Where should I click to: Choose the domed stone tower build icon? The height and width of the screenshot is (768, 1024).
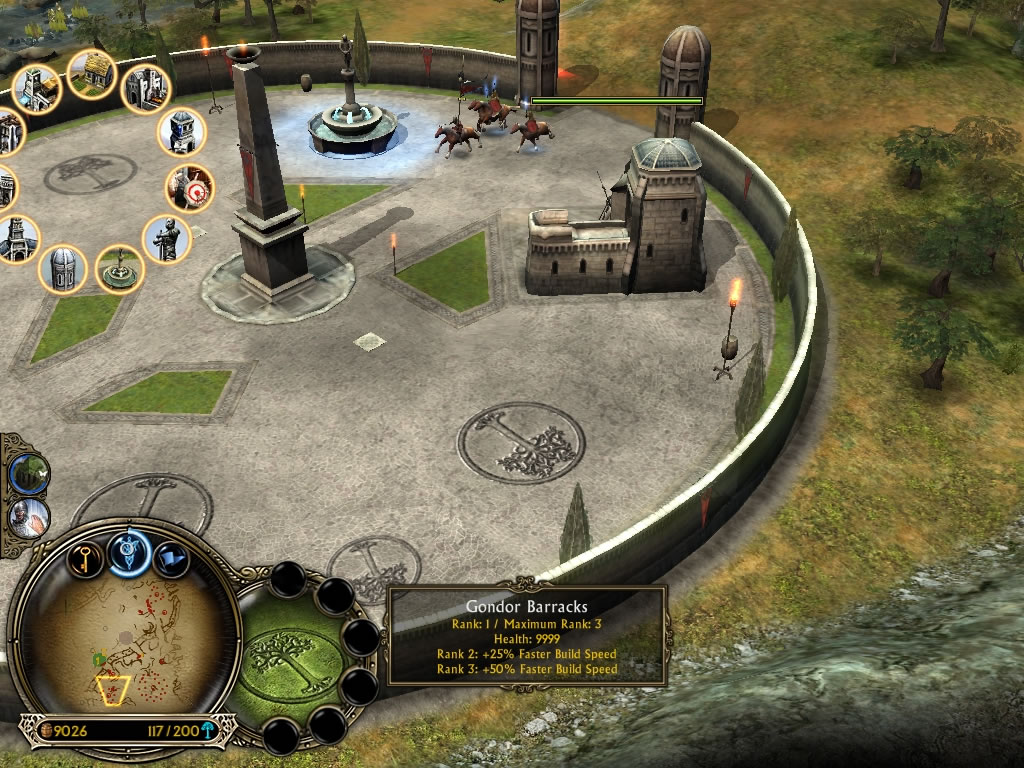point(63,269)
